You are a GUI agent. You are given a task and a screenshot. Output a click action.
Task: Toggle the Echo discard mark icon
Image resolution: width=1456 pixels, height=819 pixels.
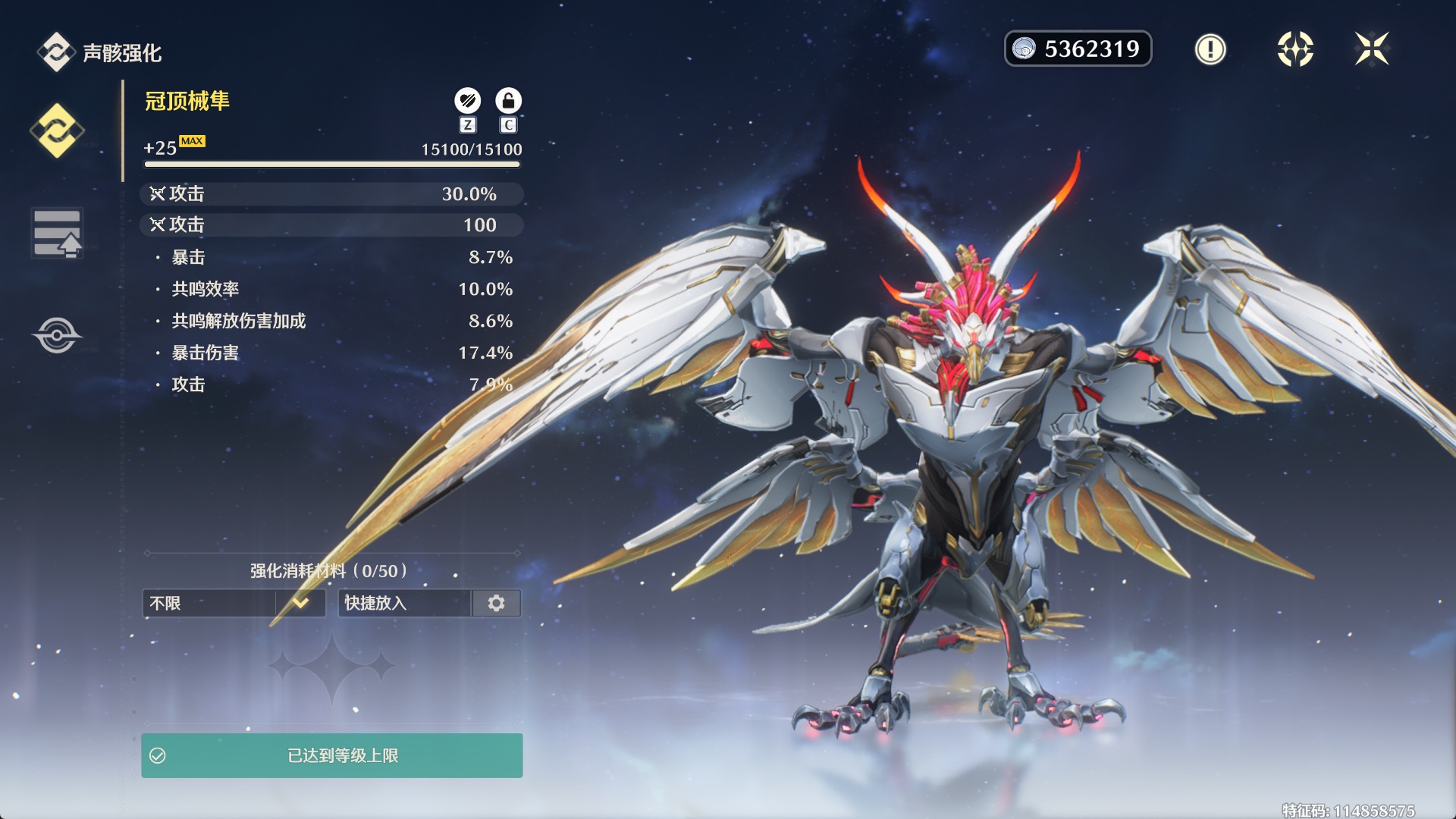click(467, 101)
